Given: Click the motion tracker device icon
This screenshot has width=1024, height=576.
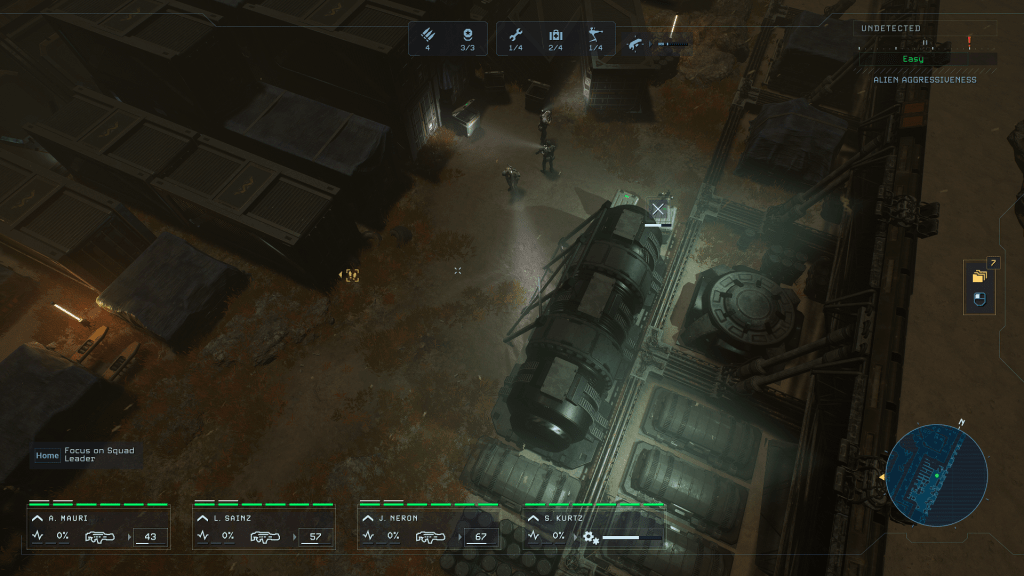Looking at the screenshot, I should [x=636, y=43].
